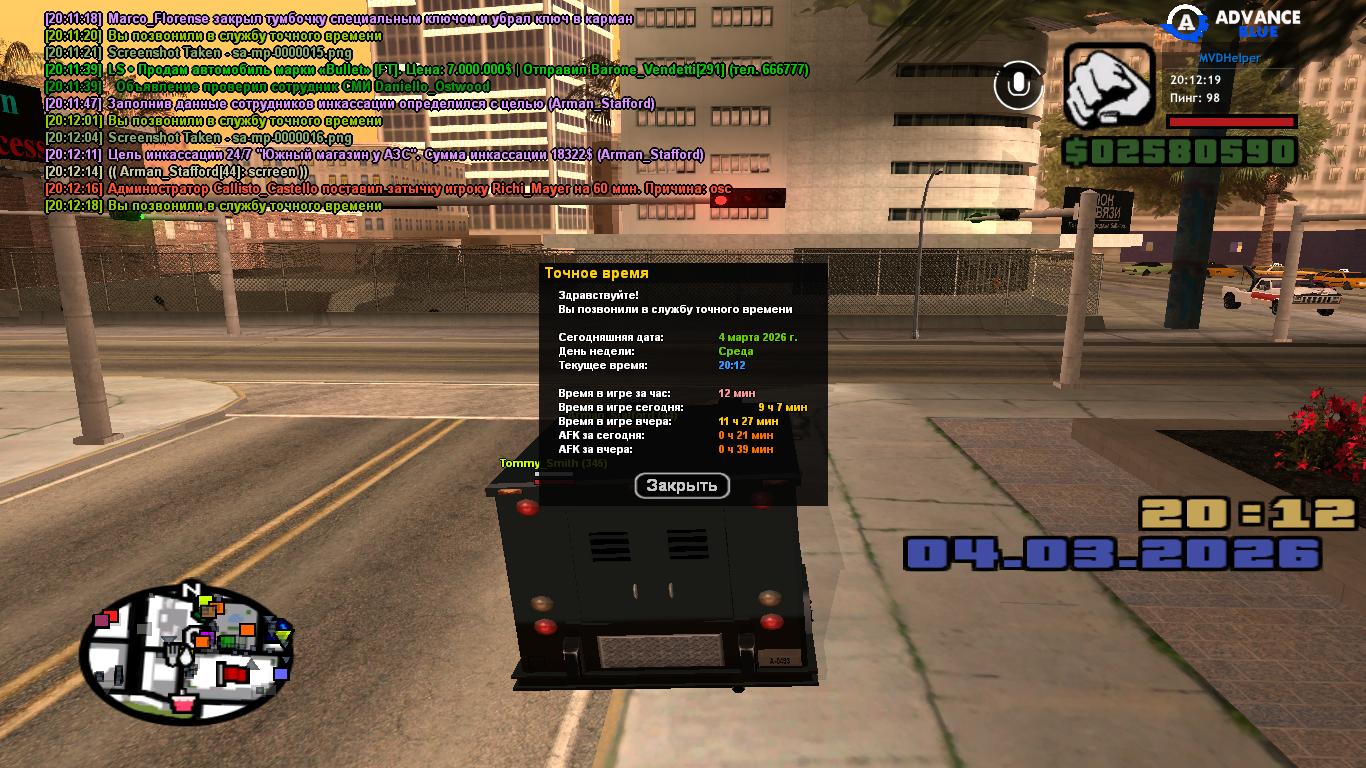1366x768 pixels.
Task: Toggle the microphone voice chat icon
Action: [x=1019, y=86]
